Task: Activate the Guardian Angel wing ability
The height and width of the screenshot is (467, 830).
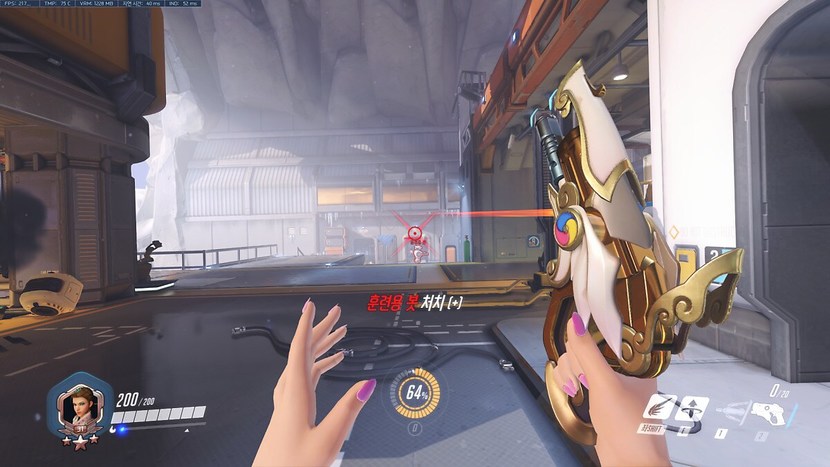Action: pyautogui.click(x=659, y=408)
